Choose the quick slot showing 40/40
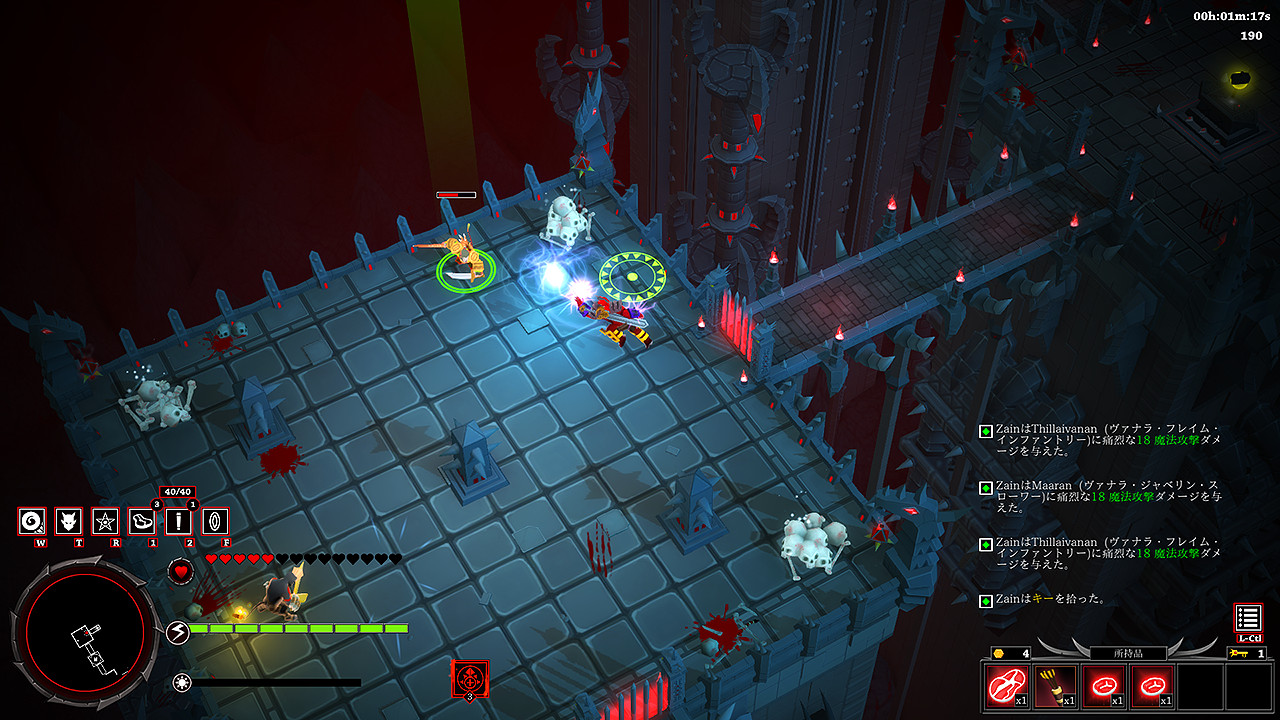The image size is (1280, 720). [178, 521]
